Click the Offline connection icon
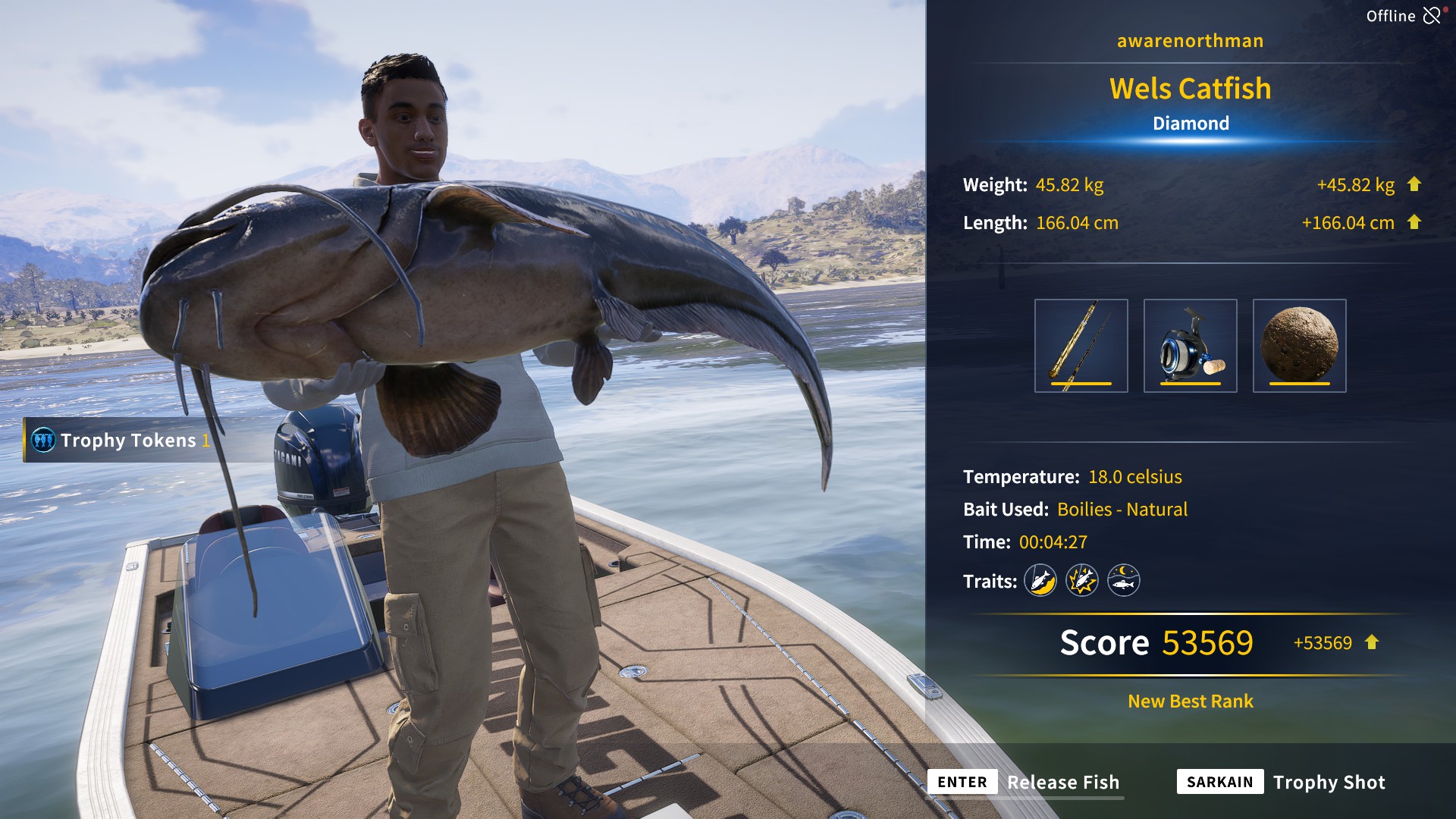This screenshot has width=1456, height=819. [x=1433, y=14]
